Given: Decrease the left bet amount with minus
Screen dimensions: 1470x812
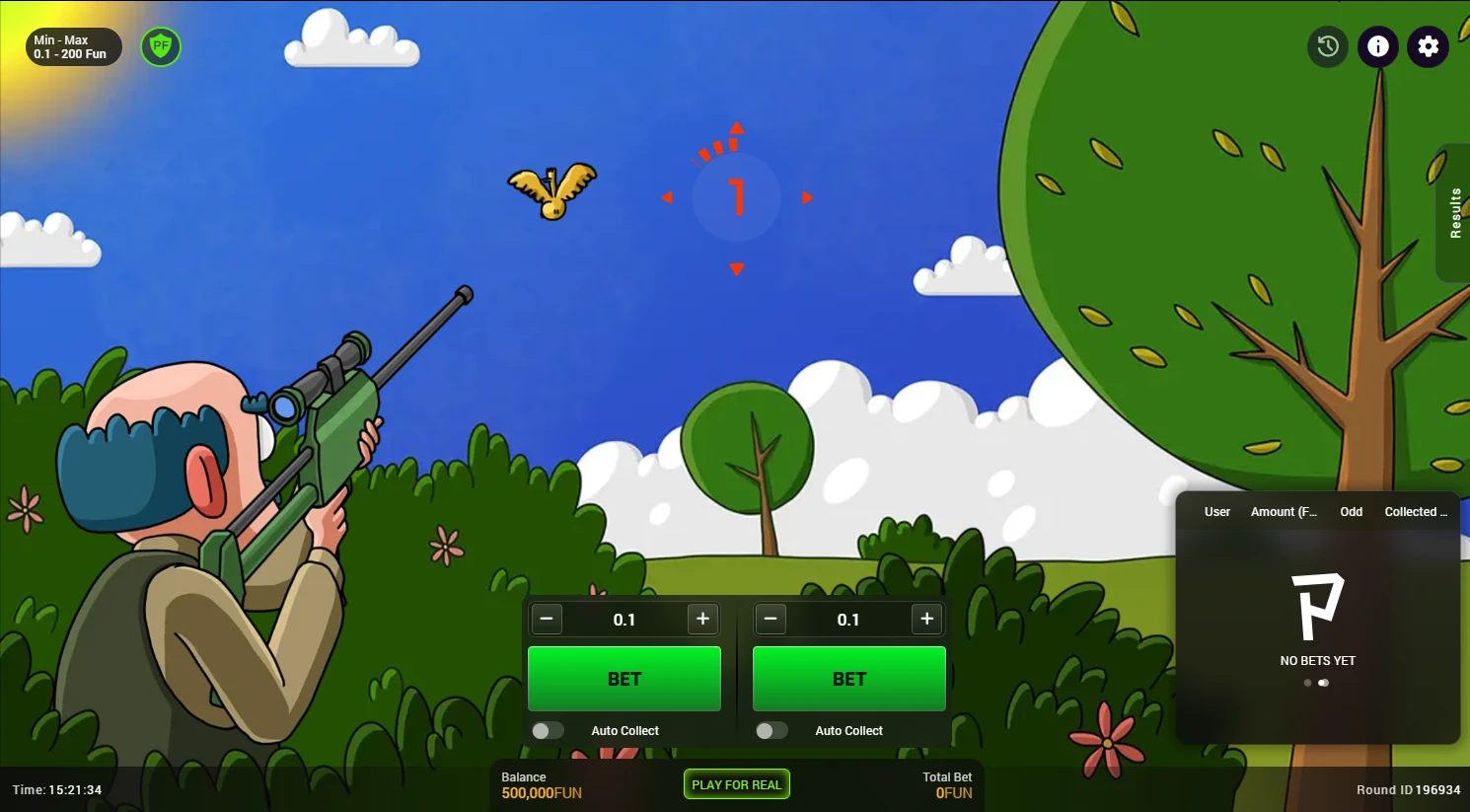Looking at the screenshot, I should (x=547, y=619).
